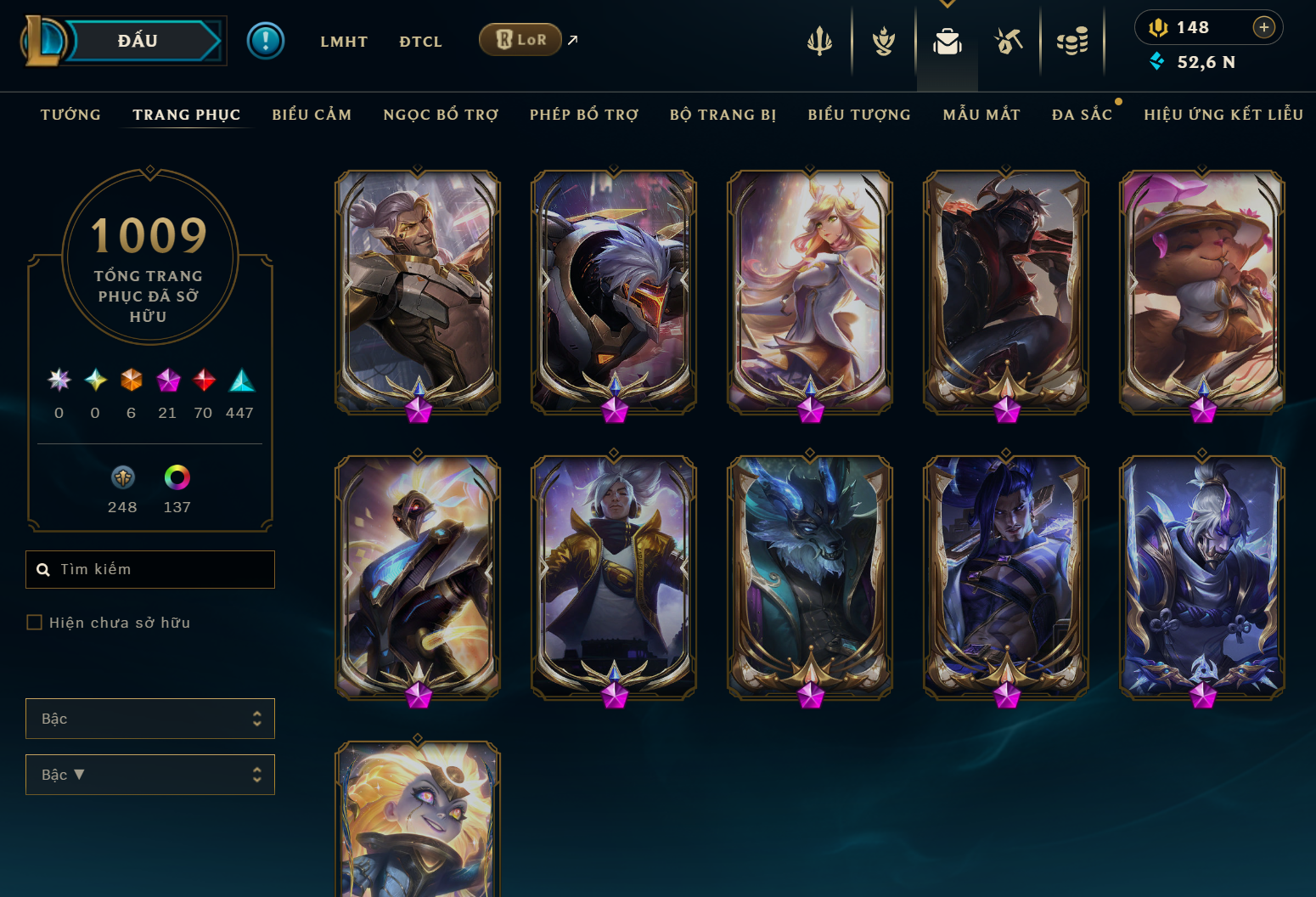
Task: Open the Mẫu Mắt wards tab
Action: (981, 115)
